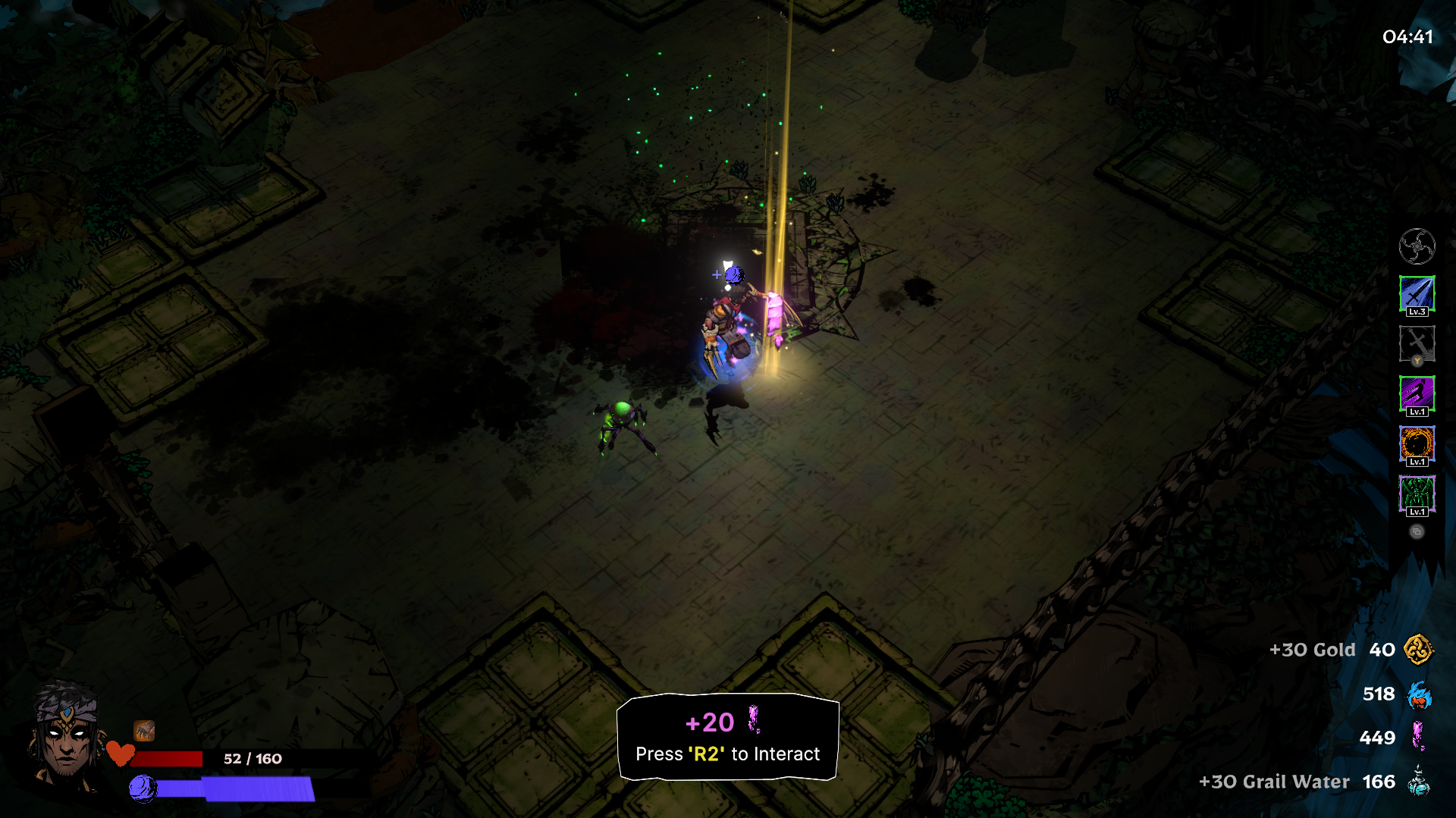Screen dimensions: 1456x818
Task: Click the hero portrait with headband
Action: pyautogui.click(x=66, y=737)
